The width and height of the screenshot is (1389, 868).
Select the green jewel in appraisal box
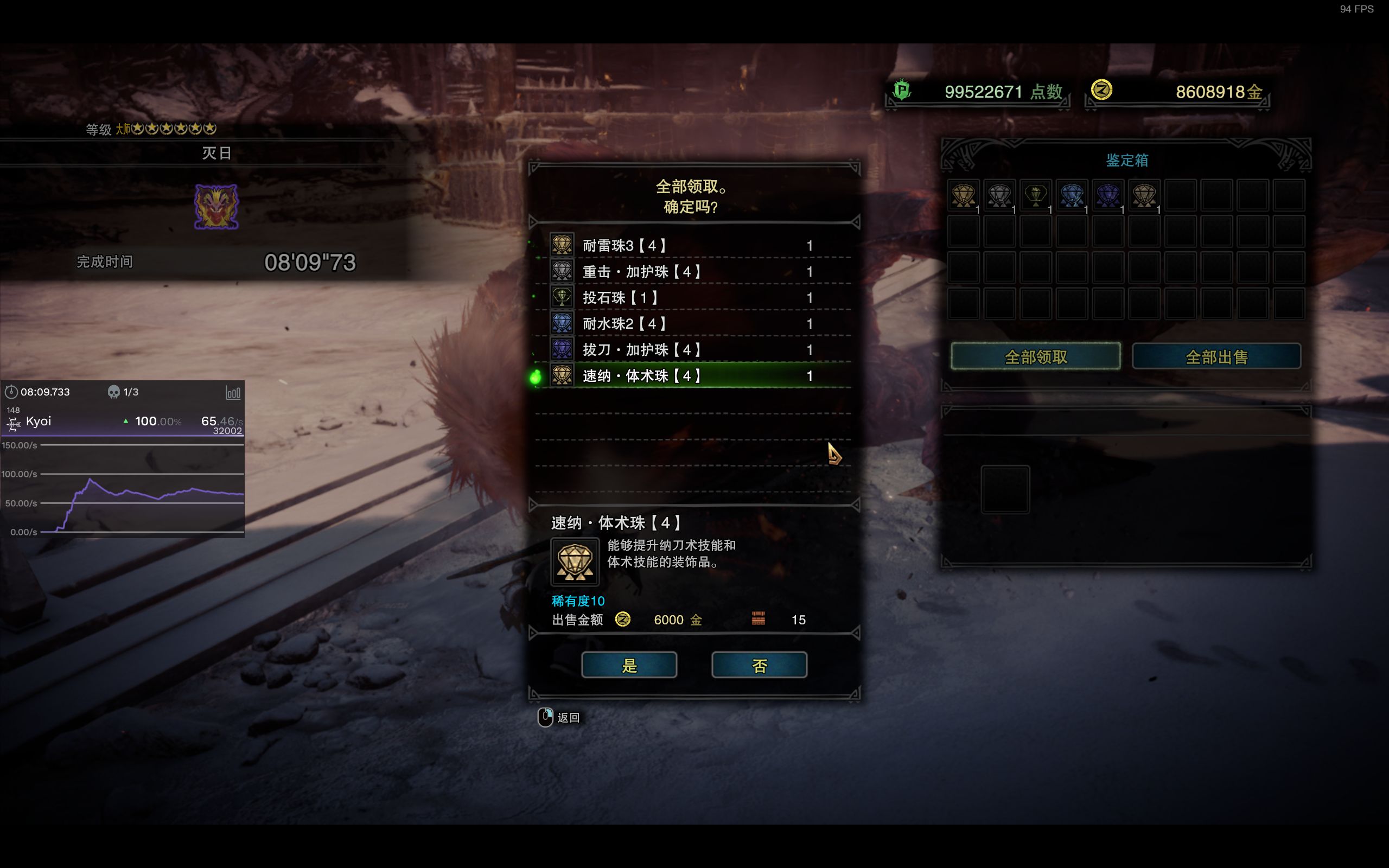click(x=1035, y=195)
